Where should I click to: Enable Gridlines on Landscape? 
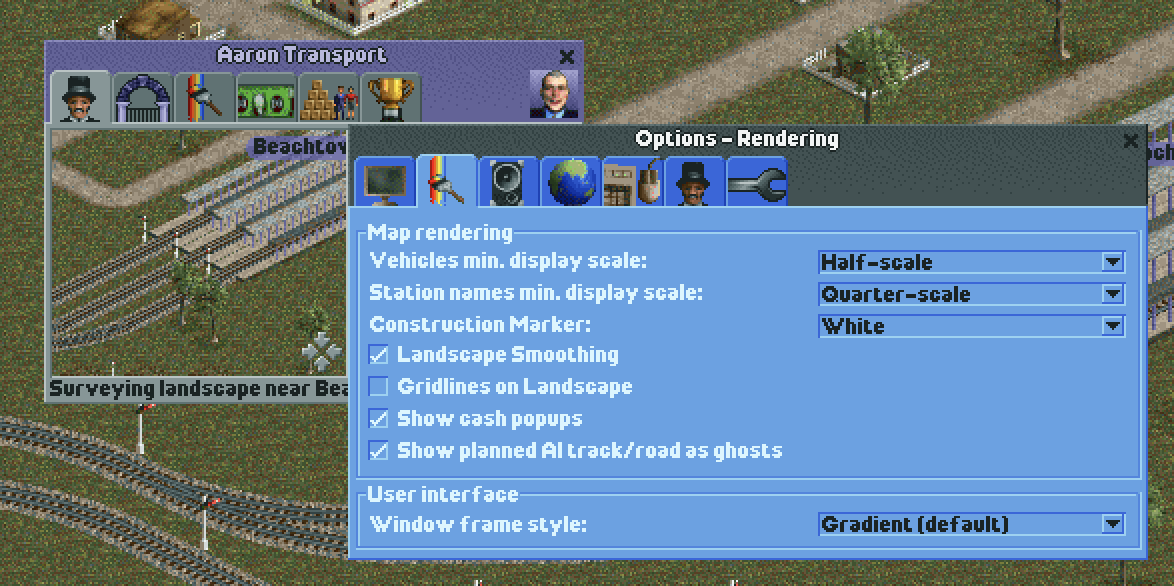pyautogui.click(x=379, y=387)
